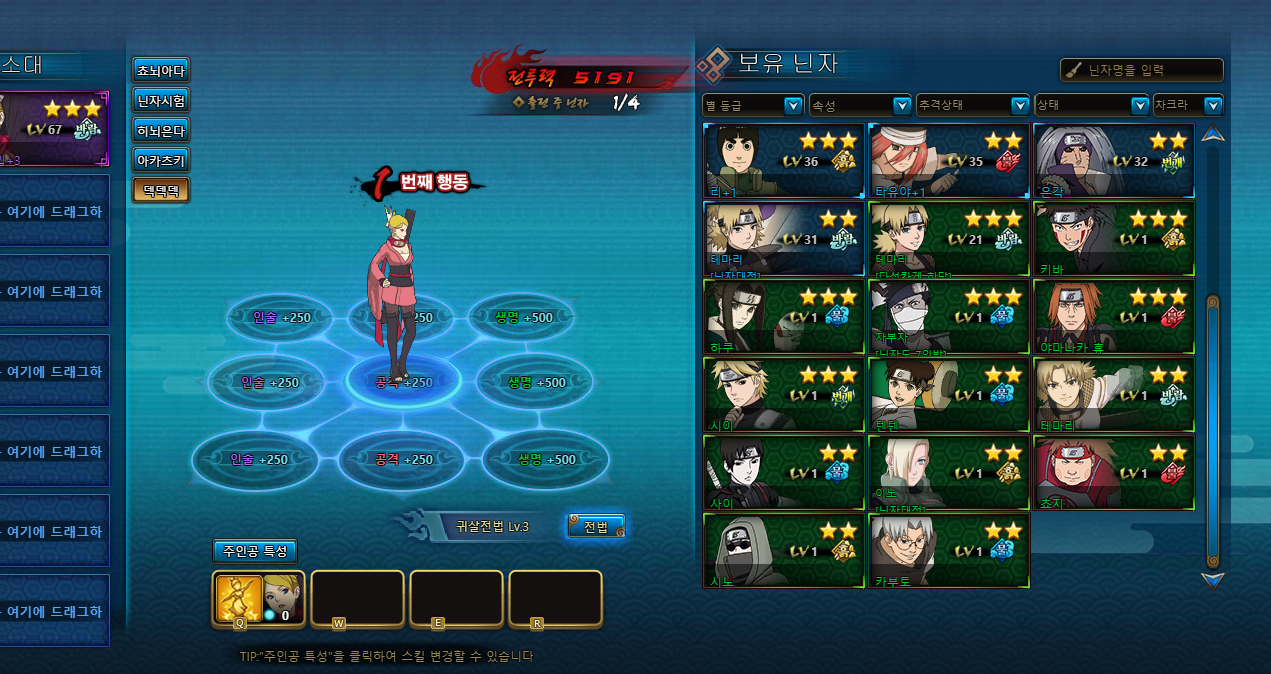Choose the 하쿠 ninja card
Image resolution: width=1271 pixels, height=674 pixels.
[784, 316]
